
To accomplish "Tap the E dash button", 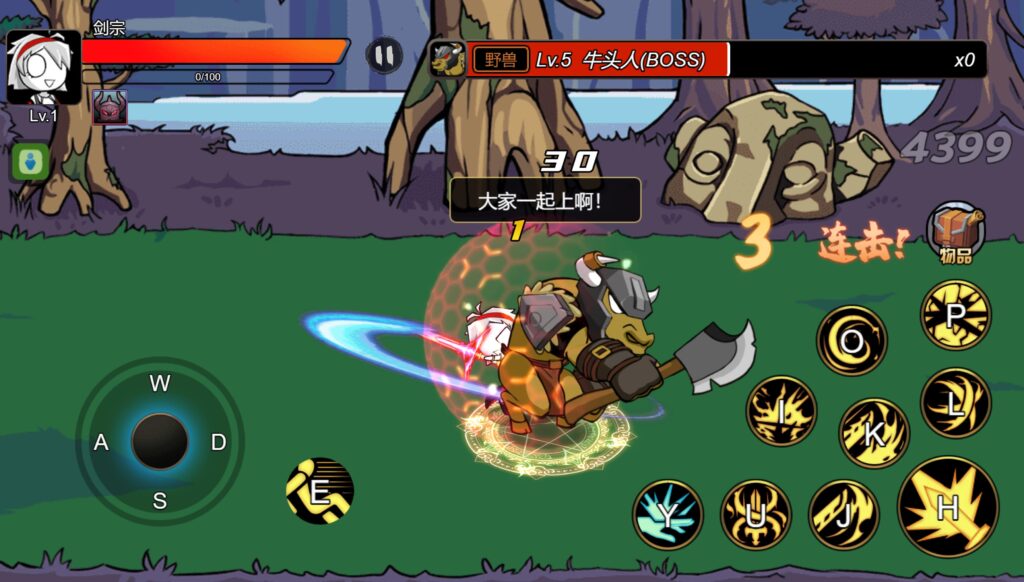I will [320, 491].
